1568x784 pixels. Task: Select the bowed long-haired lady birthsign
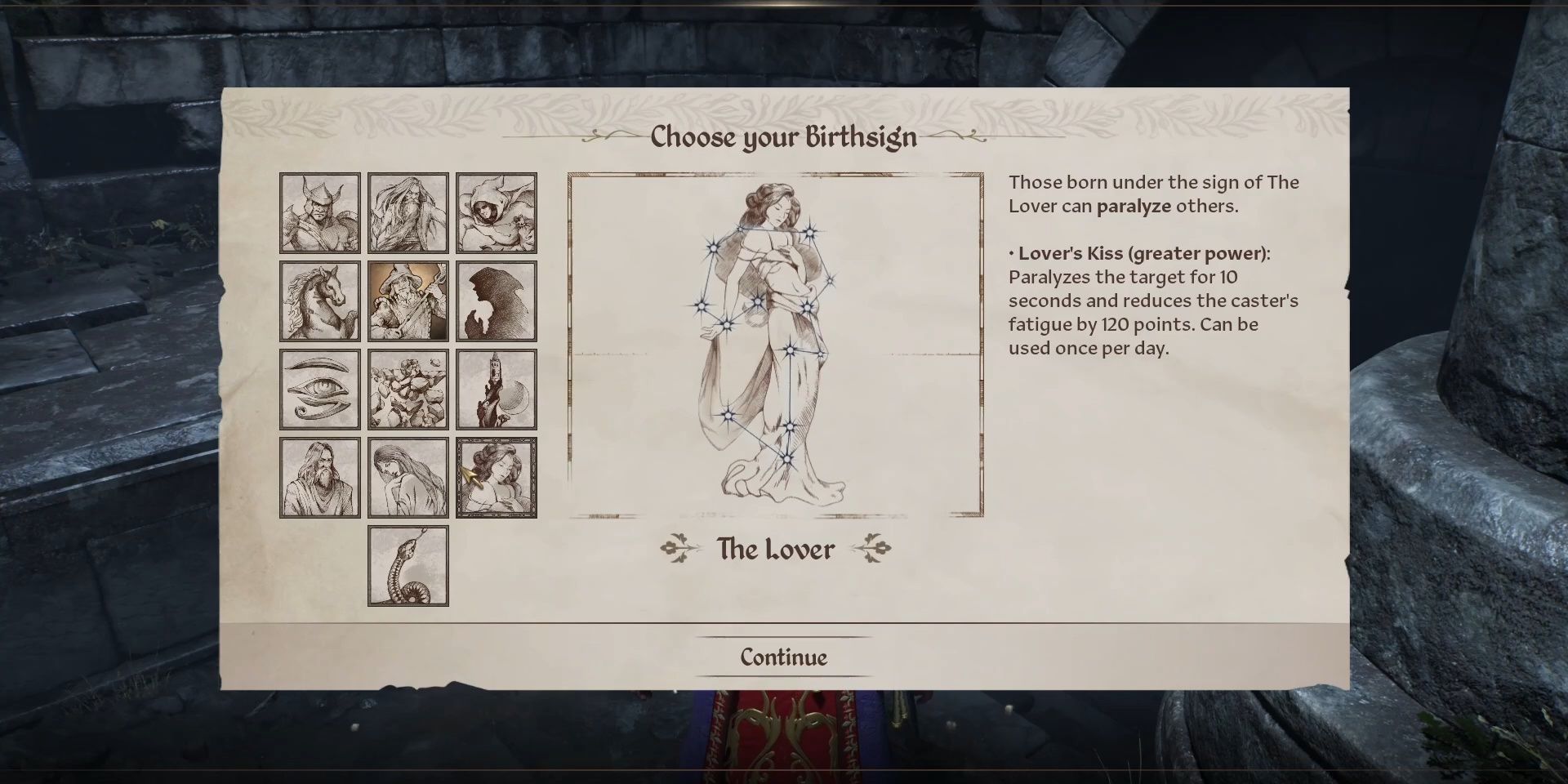(x=408, y=478)
